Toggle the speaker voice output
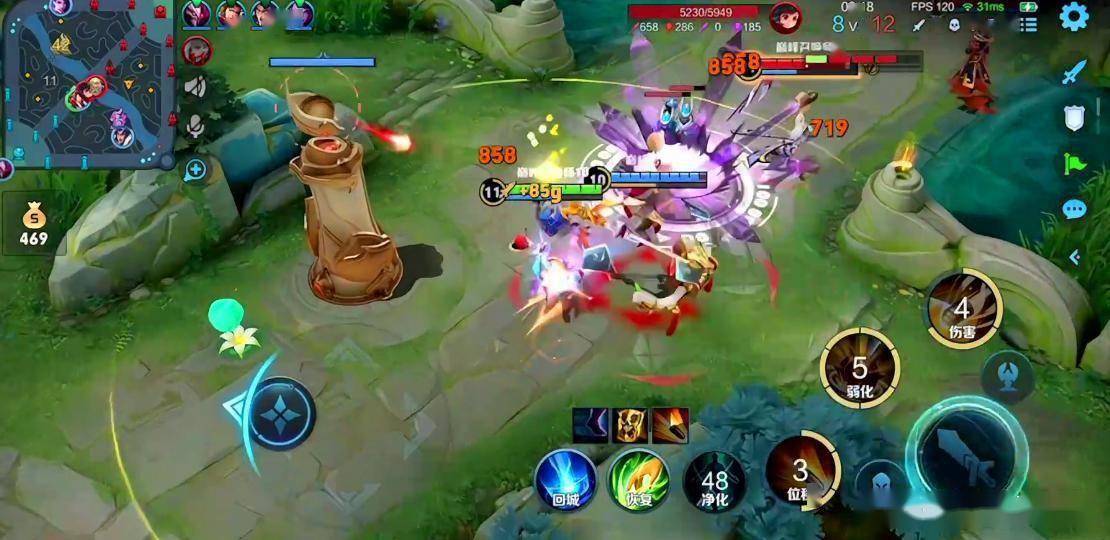The width and height of the screenshot is (1110, 540). tap(196, 86)
